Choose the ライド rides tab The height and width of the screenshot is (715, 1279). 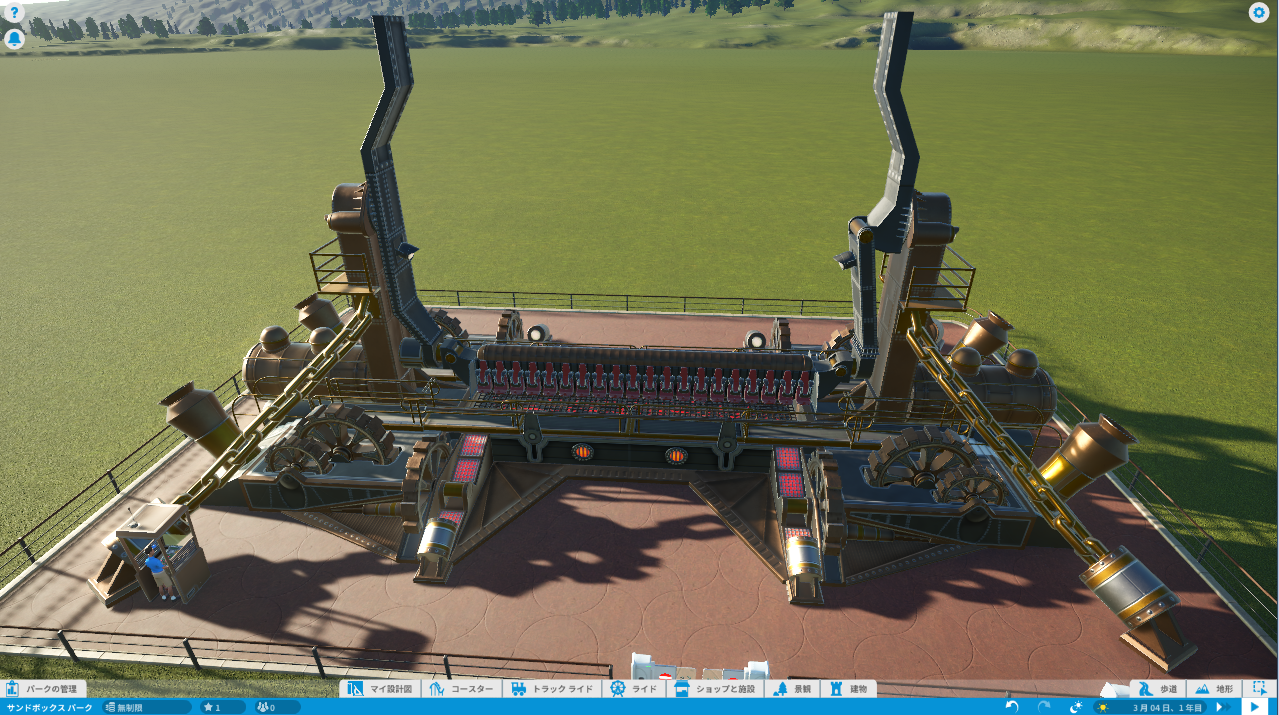click(634, 689)
